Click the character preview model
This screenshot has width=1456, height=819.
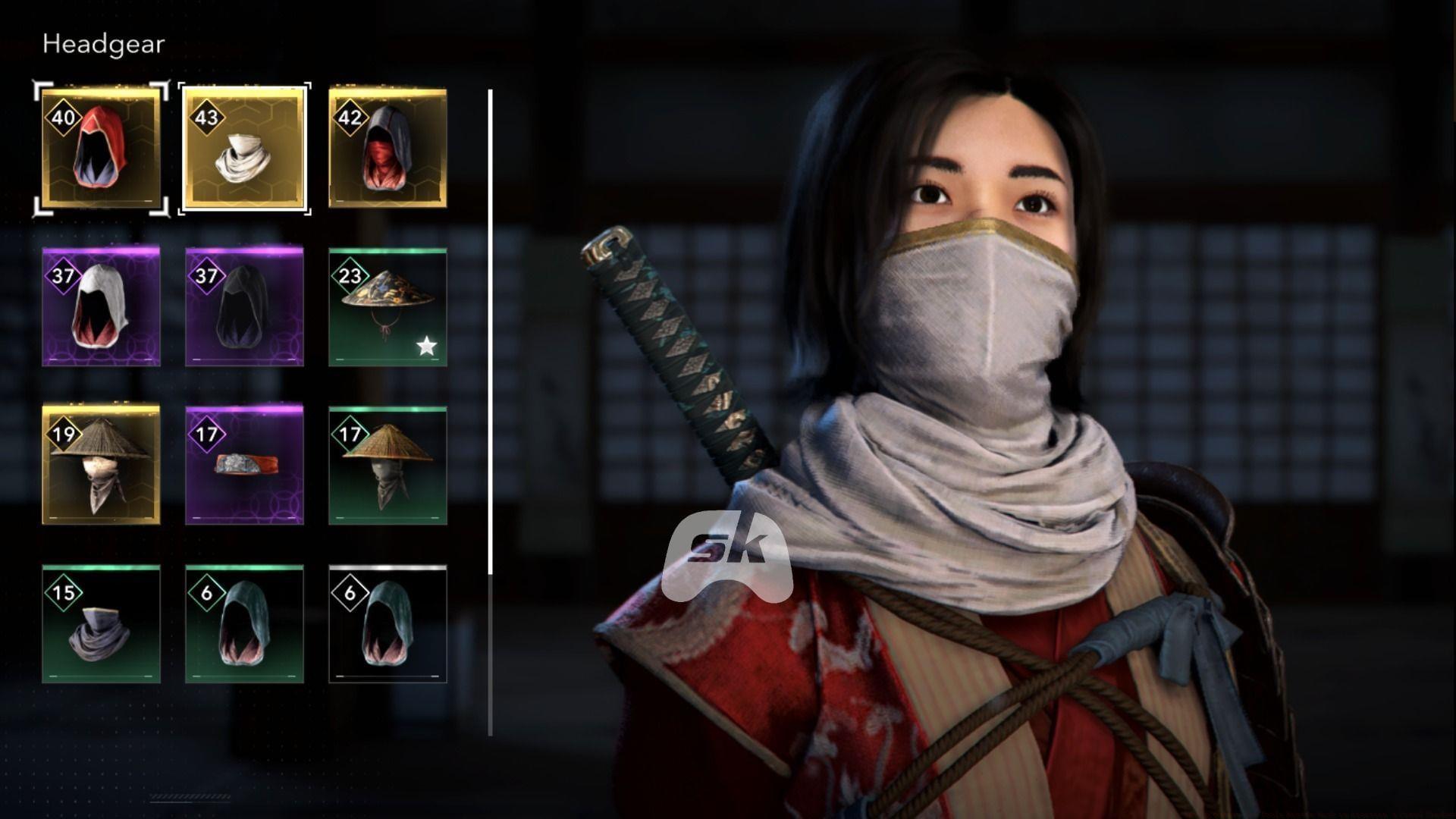pos(986,379)
